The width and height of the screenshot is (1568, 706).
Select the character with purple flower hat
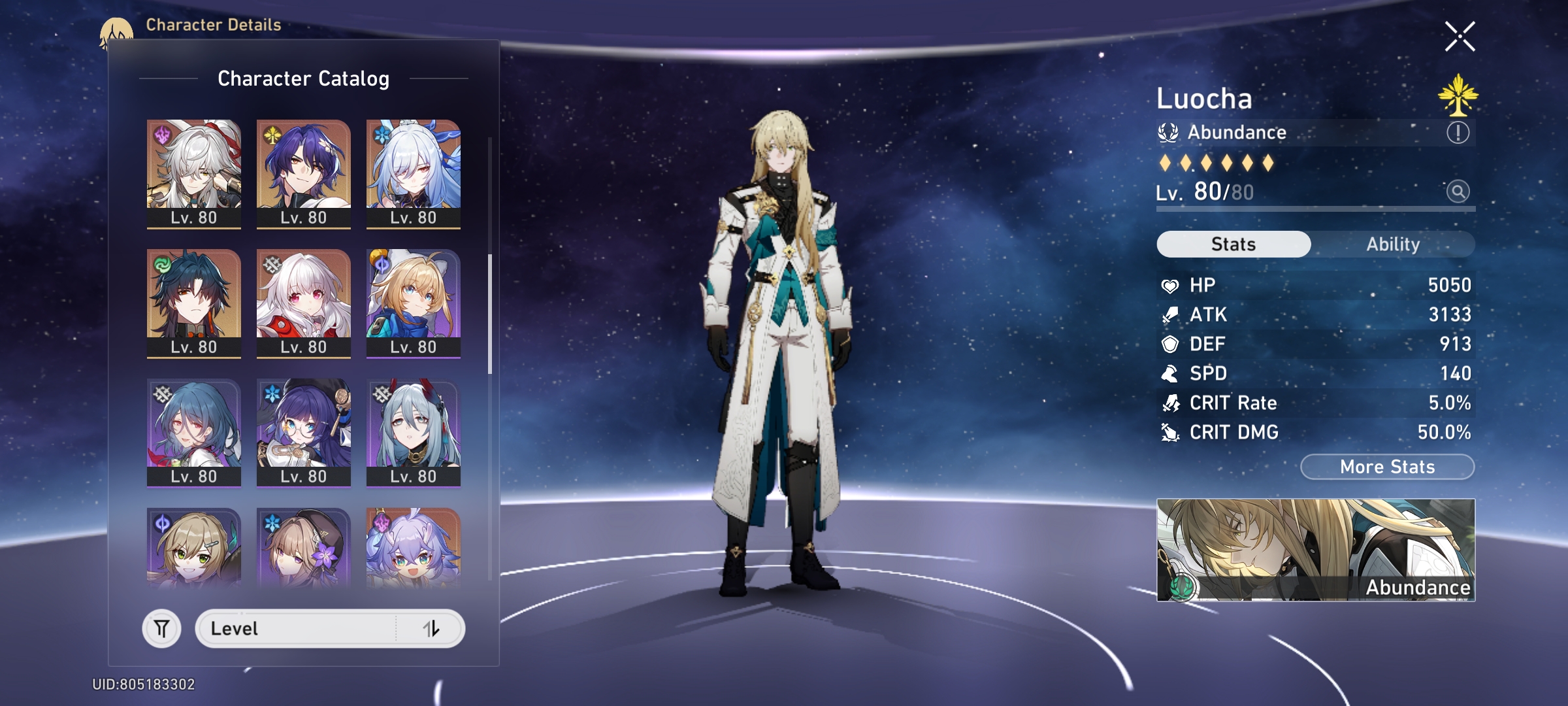pos(304,548)
